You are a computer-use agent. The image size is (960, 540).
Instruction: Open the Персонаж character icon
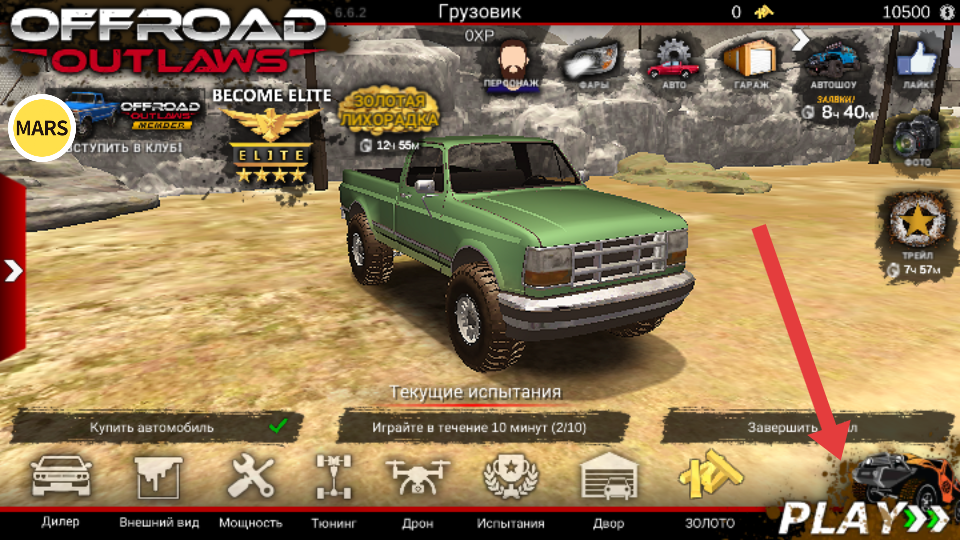coord(511,63)
